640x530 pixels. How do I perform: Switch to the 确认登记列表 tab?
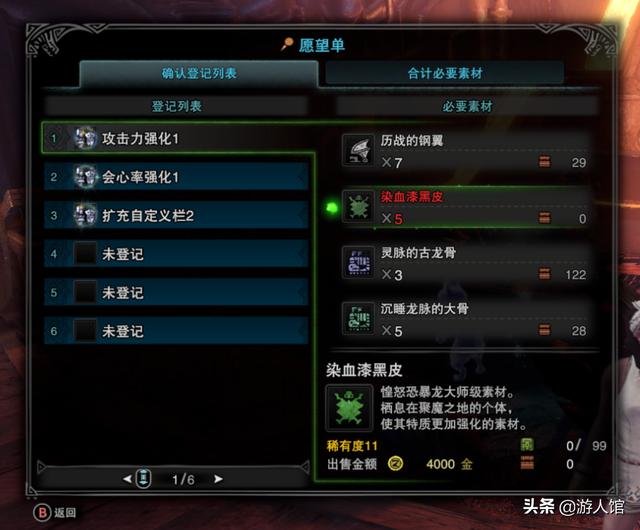pos(199,73)
